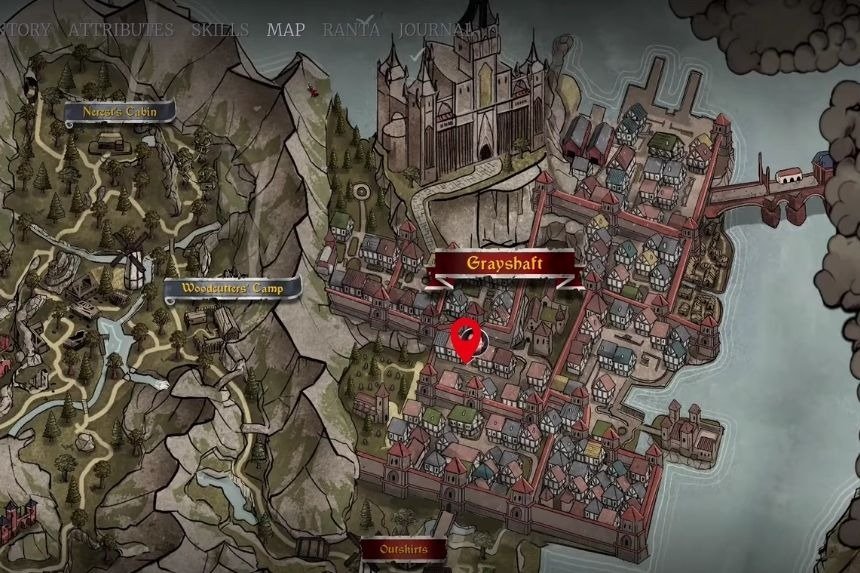Image resolution: width=860 pixels, height=573 pixels.
Task: Click the Outskirts location banner
Action: (x=404, y=549)
